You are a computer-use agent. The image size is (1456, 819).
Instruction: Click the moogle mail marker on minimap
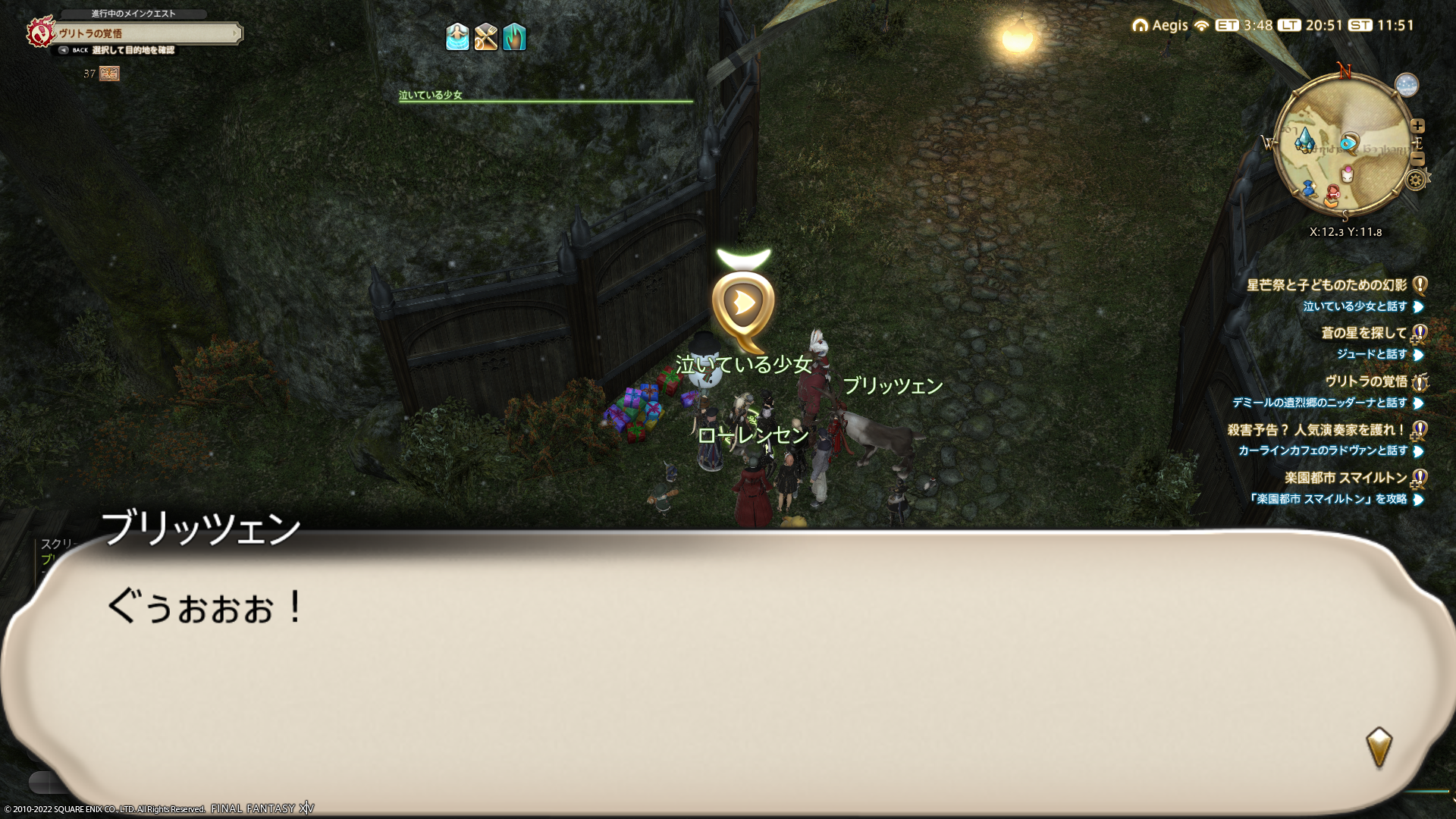pos(1348,174)
